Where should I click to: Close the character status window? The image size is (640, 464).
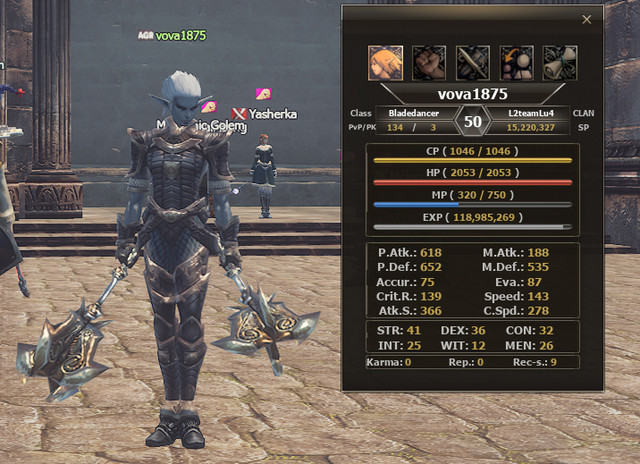pos(587,19)
